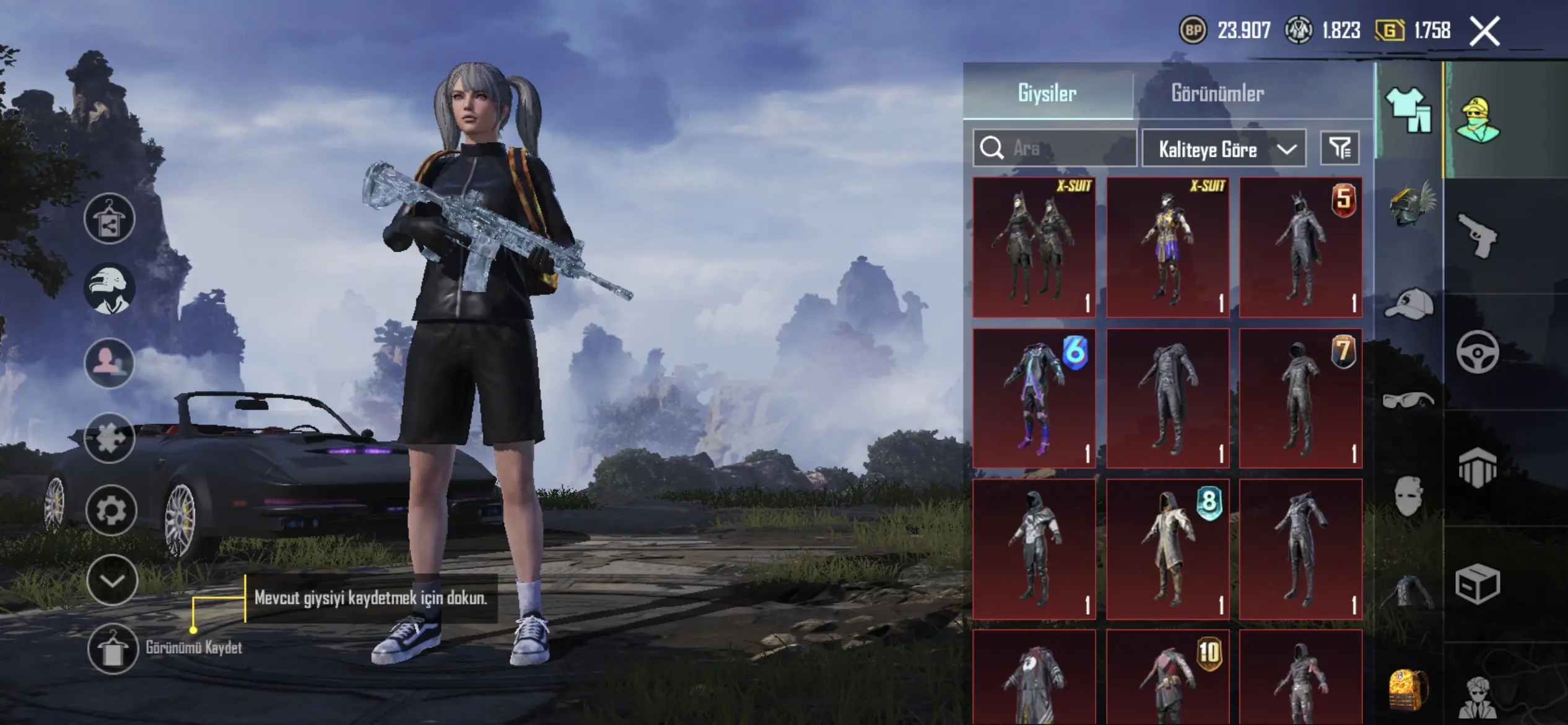Open the hanger share outfit button
This screenshot has height=725, width=1568.
point(110,218)
